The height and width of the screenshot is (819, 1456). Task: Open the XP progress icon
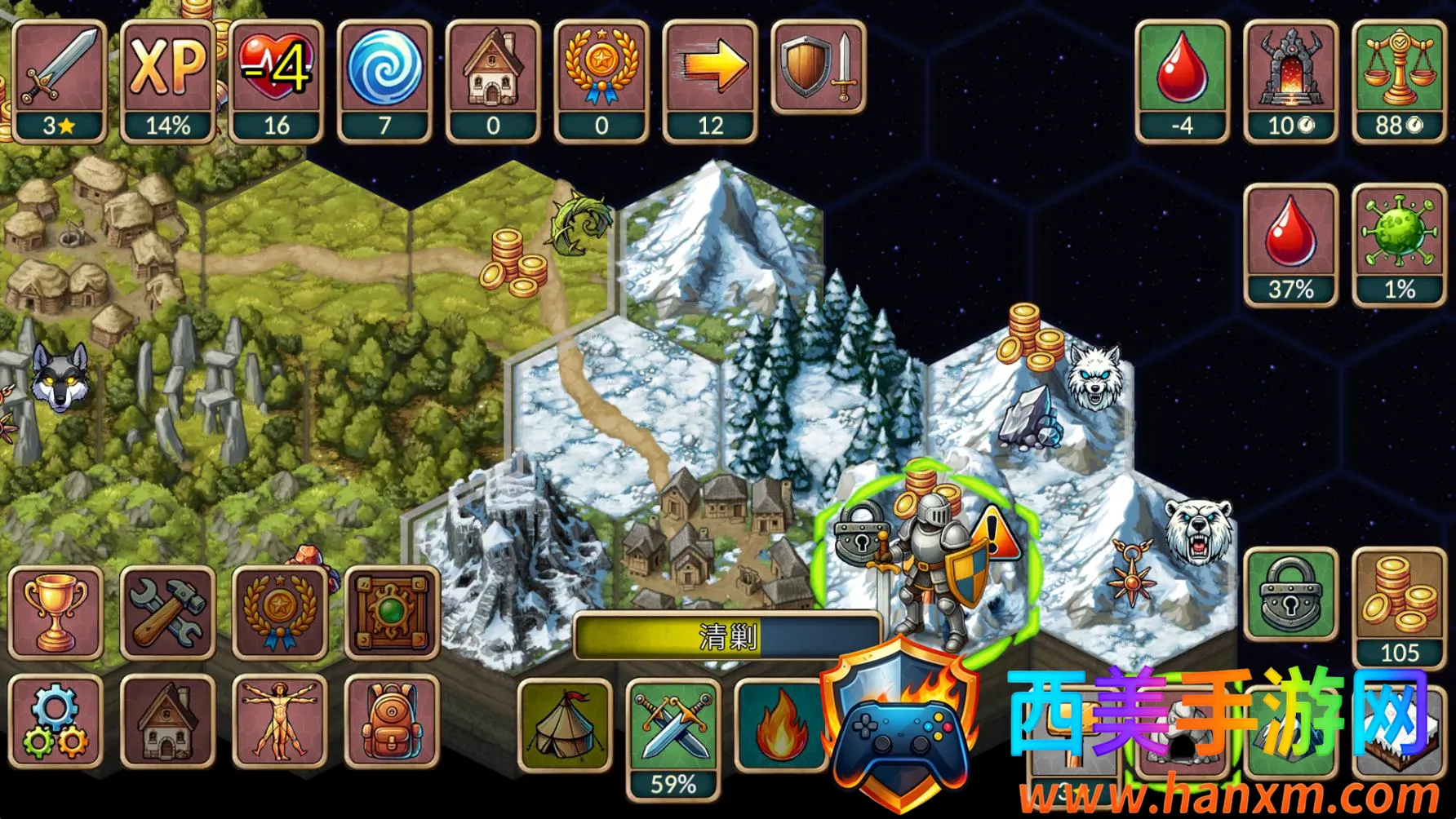click(x=167, y=80)
